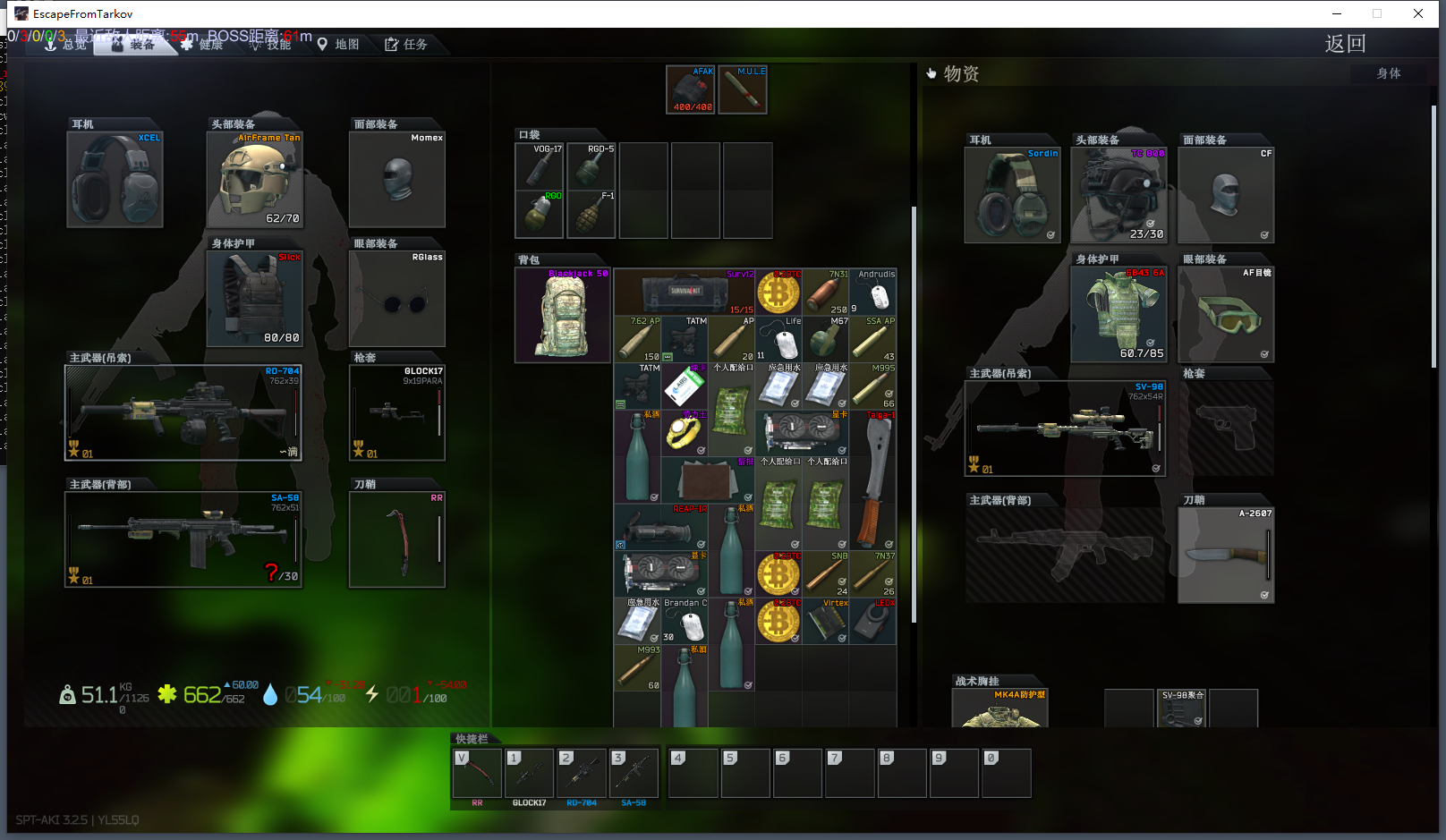Select the AirFrame Tan helmet slot
Viewport: 1446px width, 840px height.
tap(255, 180)
